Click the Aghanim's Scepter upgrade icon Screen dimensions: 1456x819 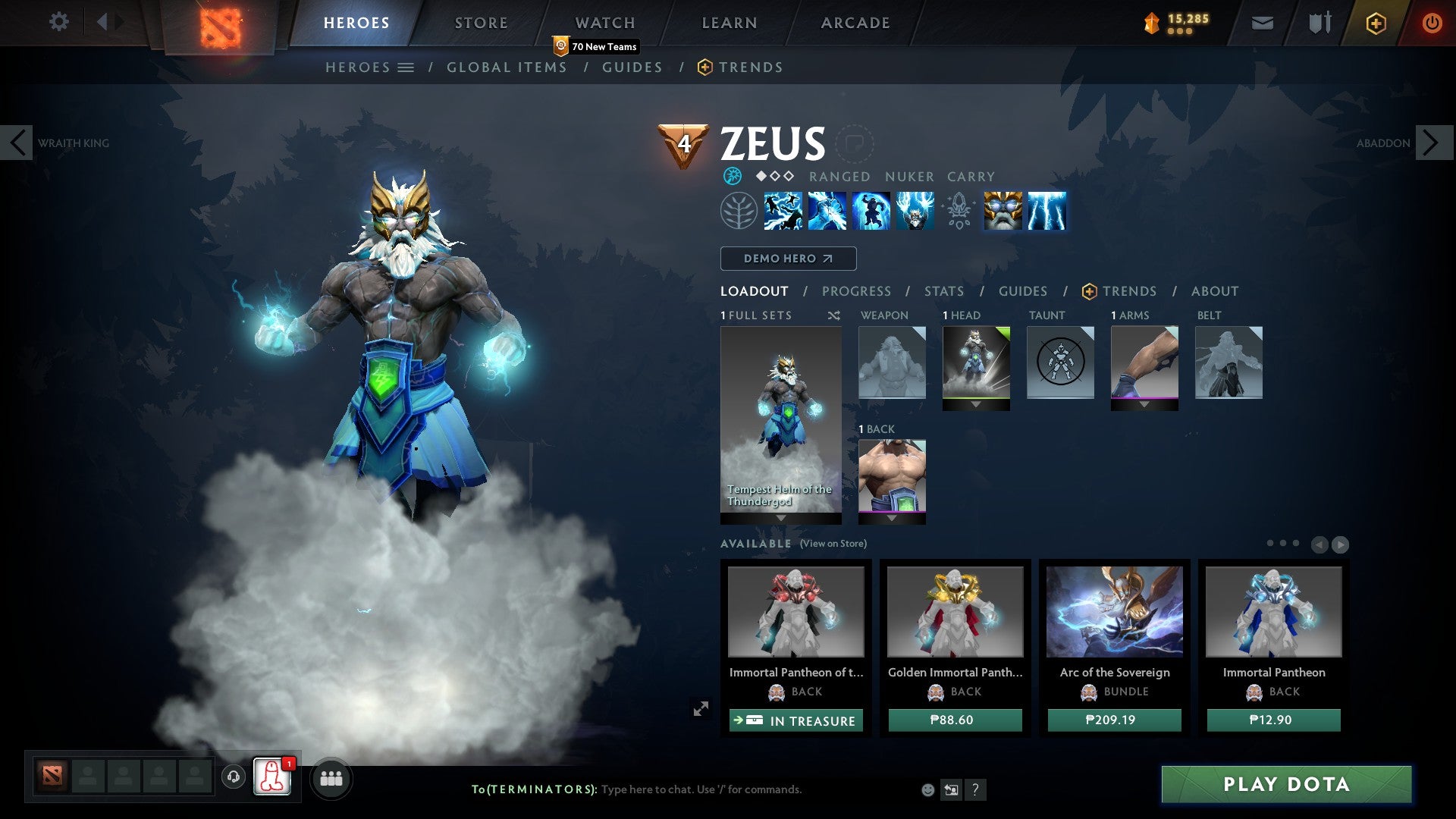pos(959,211)
